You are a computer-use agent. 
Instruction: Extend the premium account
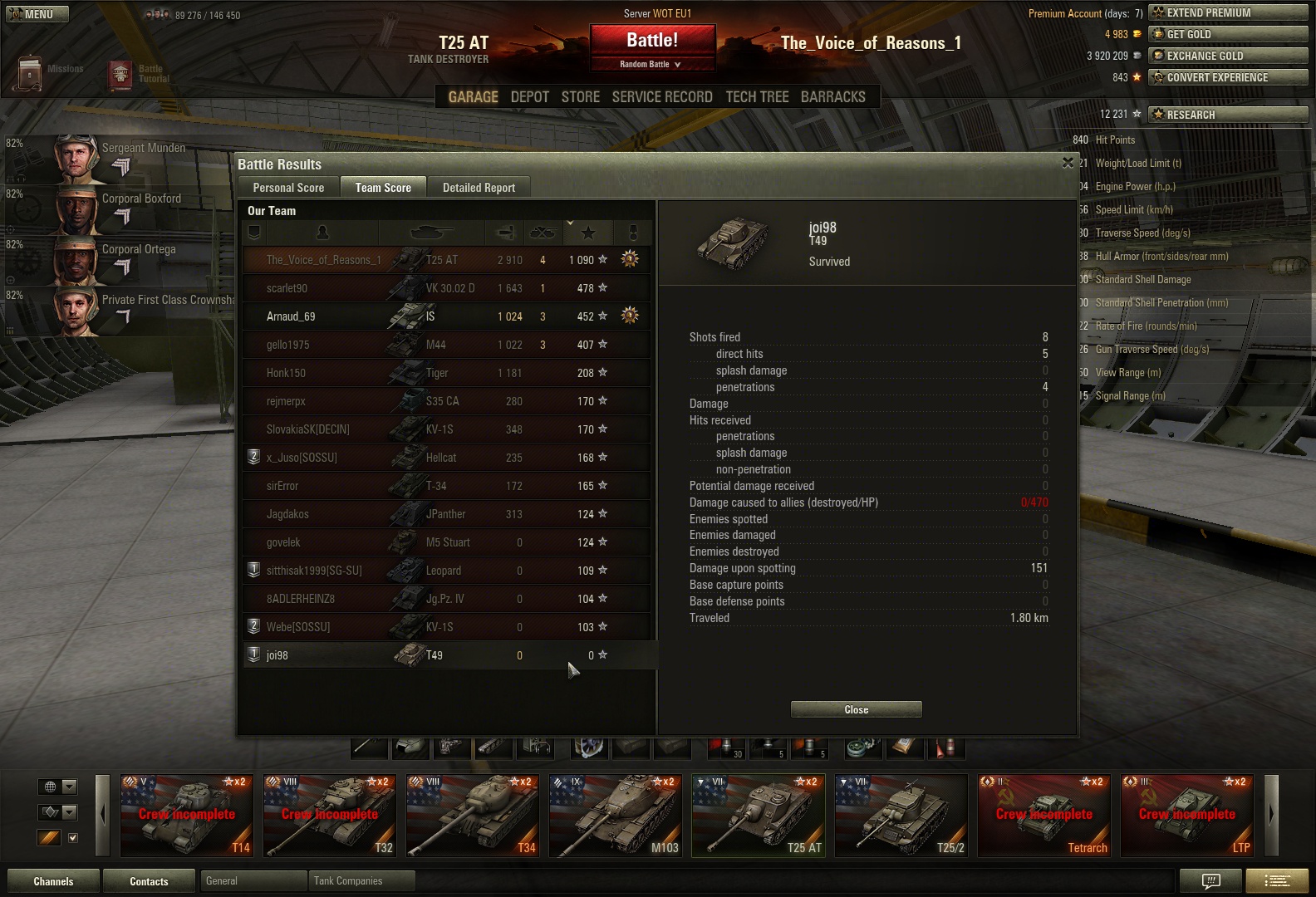[x=1227, y=12]
